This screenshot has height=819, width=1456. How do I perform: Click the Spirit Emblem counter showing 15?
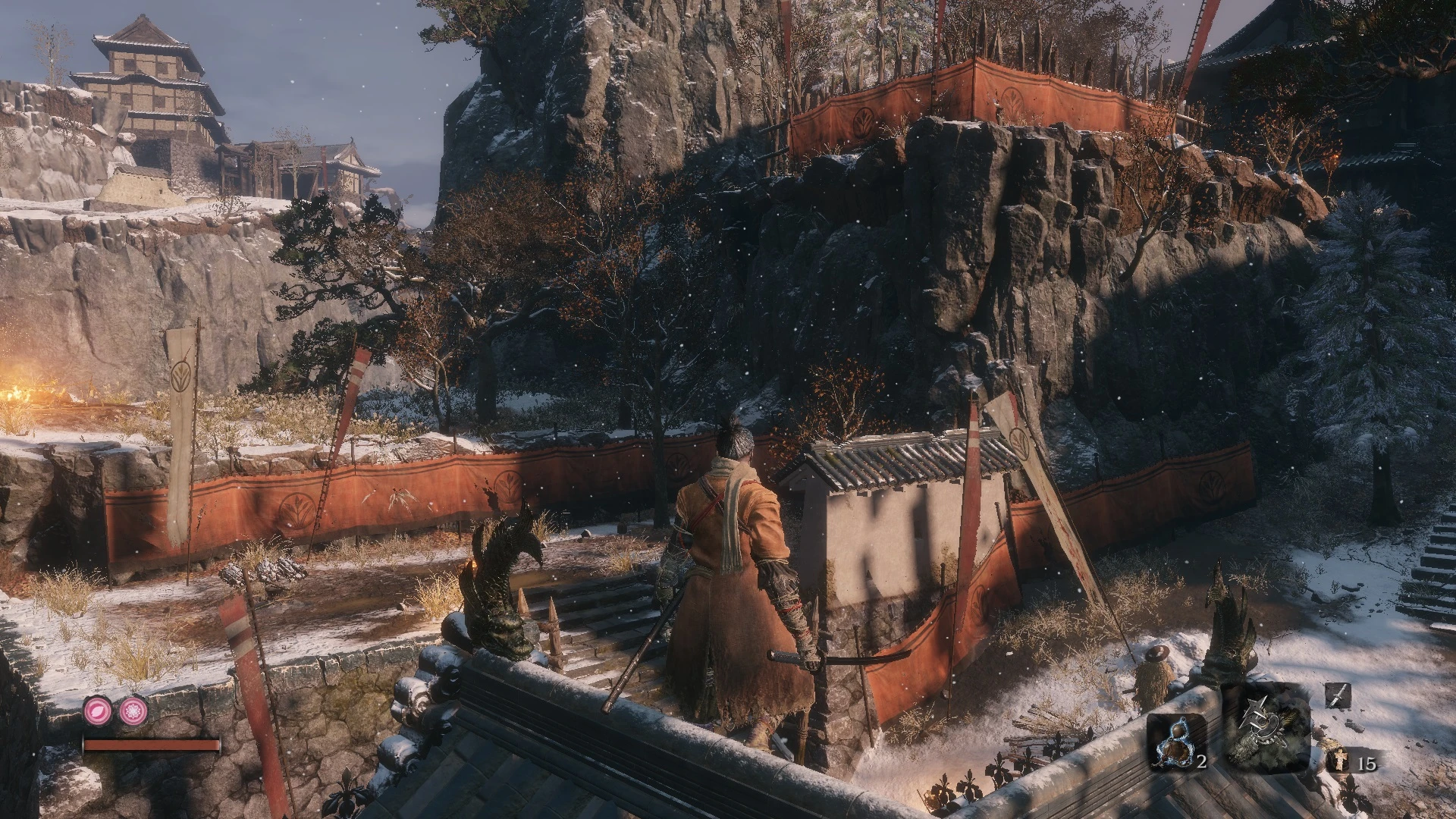(x=1368, y=764)
